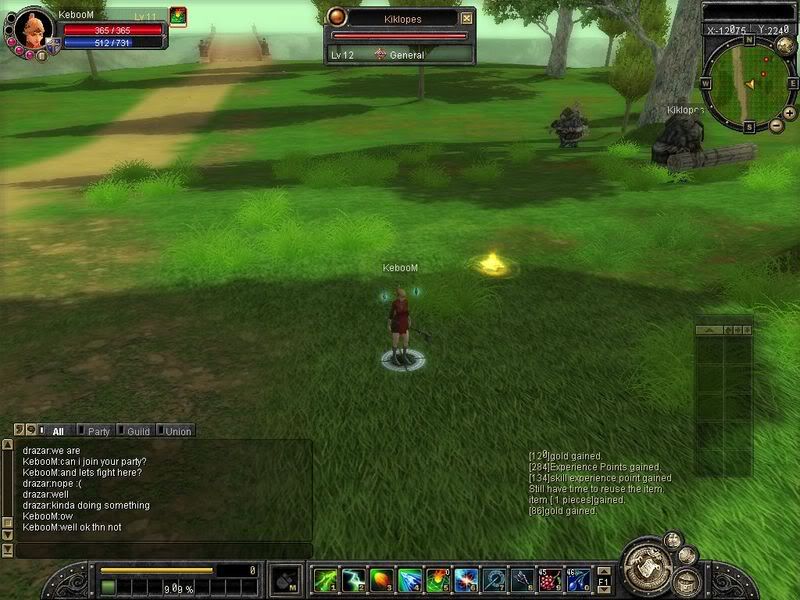Click the hotbar page F1 selector
This screenshot has width=800, height=600.
[x=603, y=580]
